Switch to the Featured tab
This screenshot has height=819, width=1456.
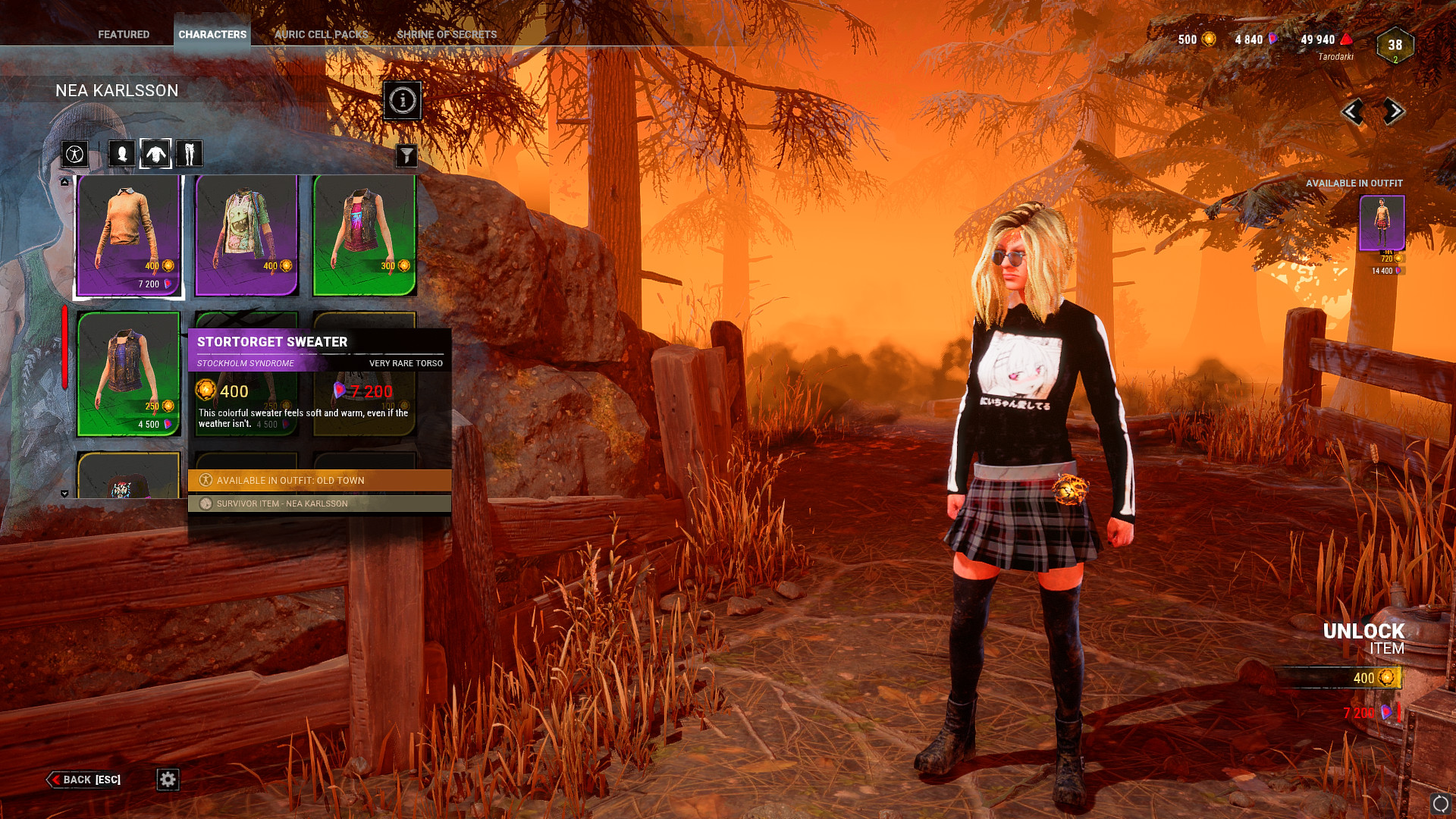[x=124, y=34]
